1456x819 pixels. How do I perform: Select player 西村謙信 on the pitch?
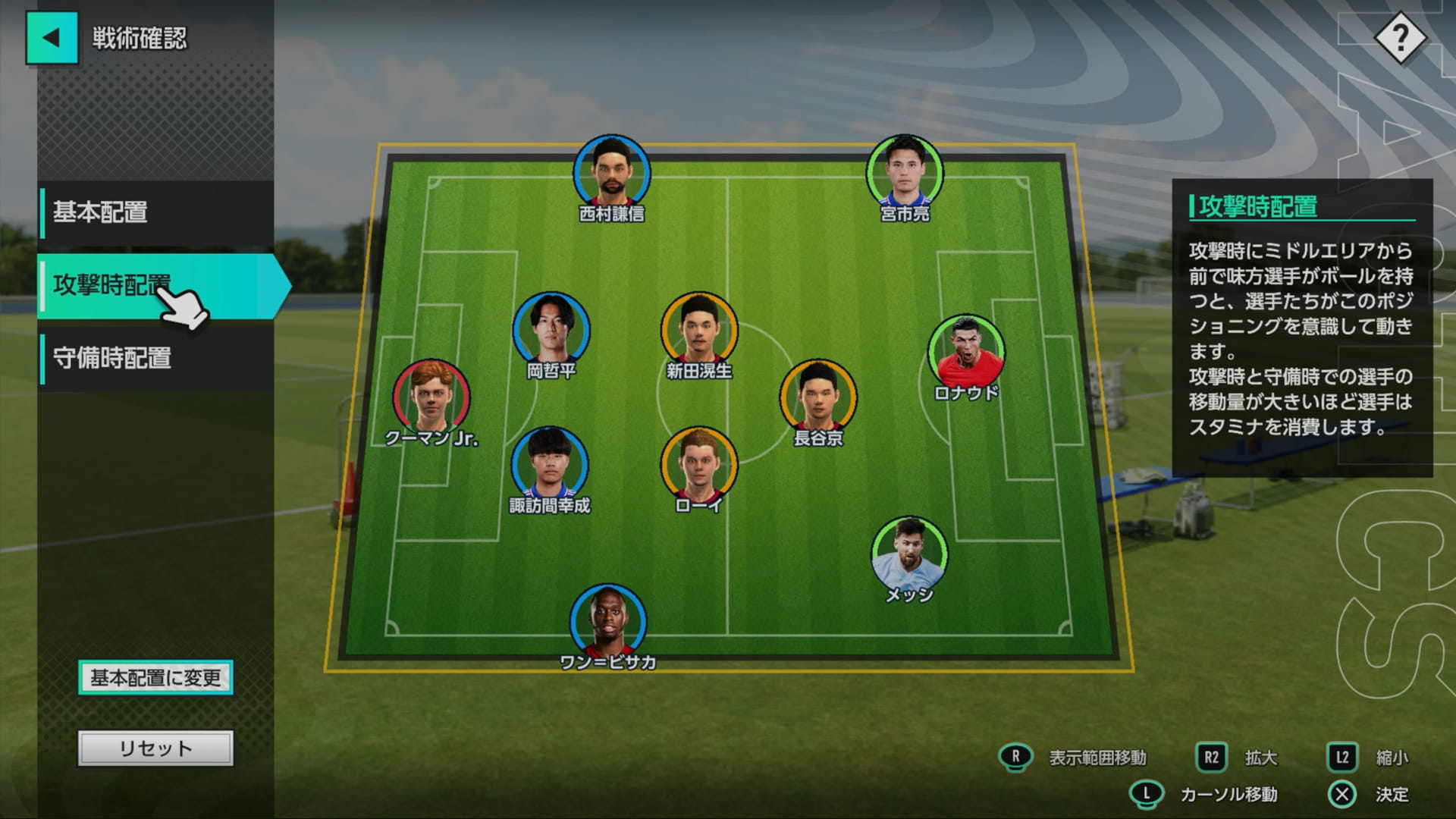click(x=611, y=174)
